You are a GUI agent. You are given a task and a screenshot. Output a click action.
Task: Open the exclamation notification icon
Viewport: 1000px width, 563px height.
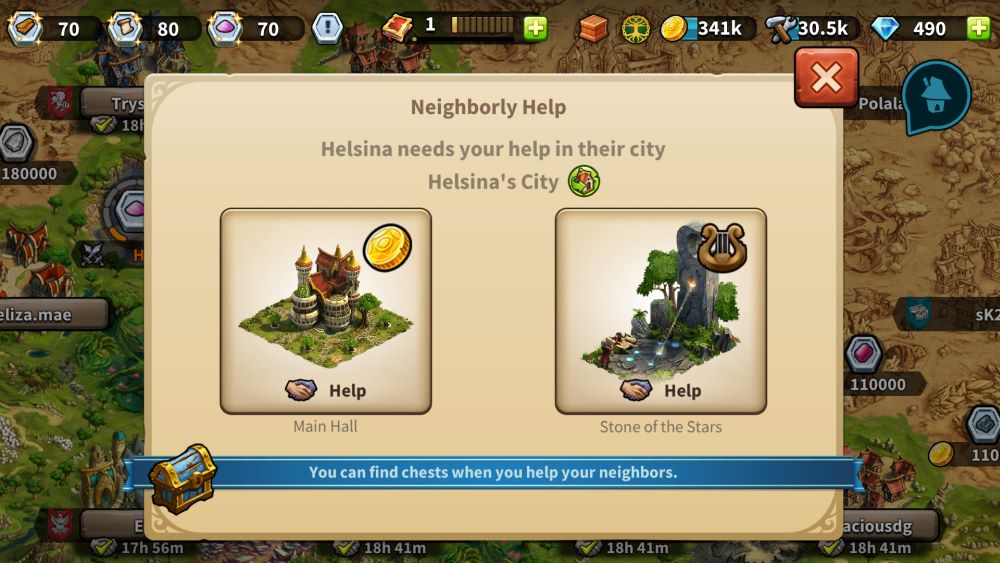point(327,28)
